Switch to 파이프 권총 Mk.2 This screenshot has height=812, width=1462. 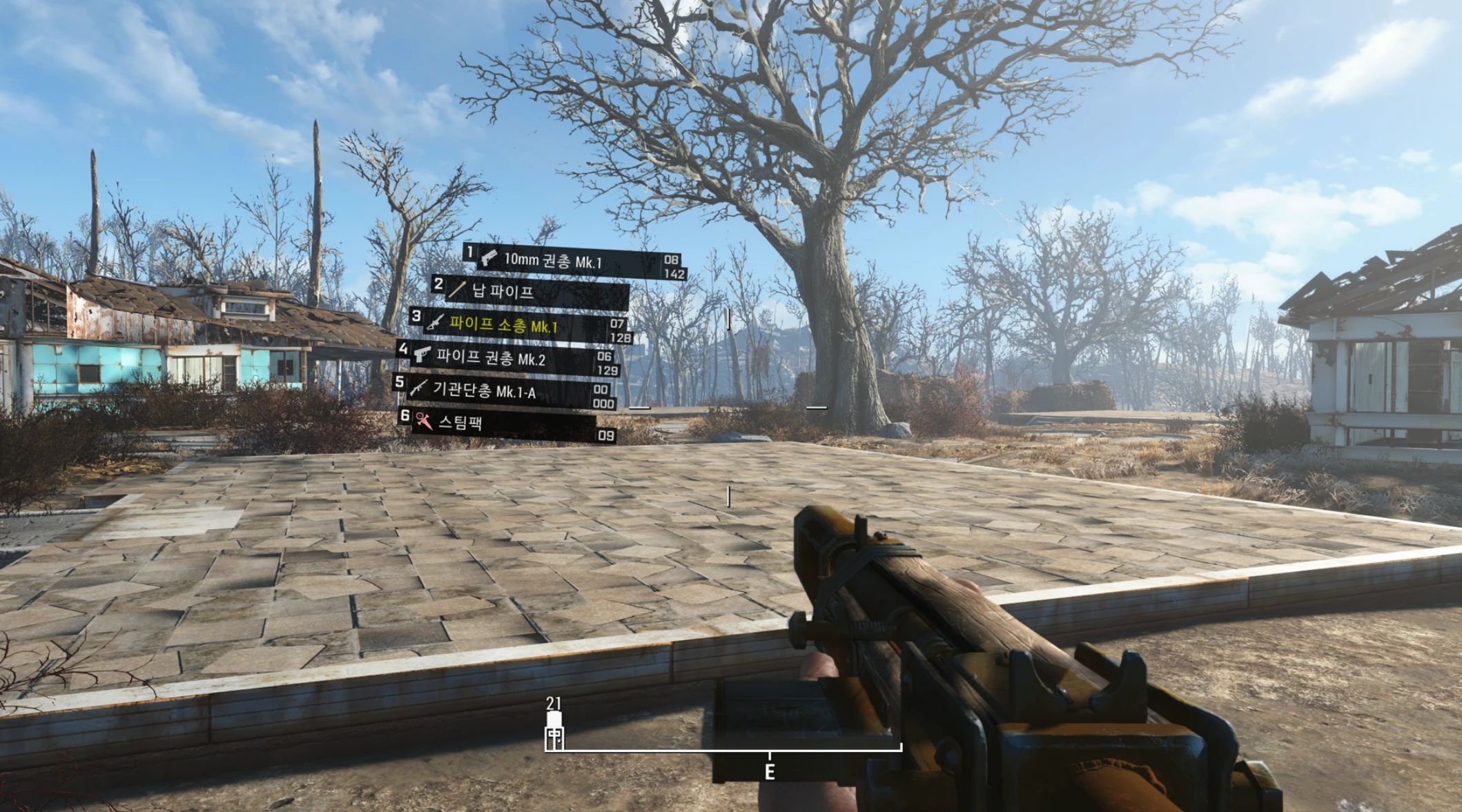[x=490, y=357]
